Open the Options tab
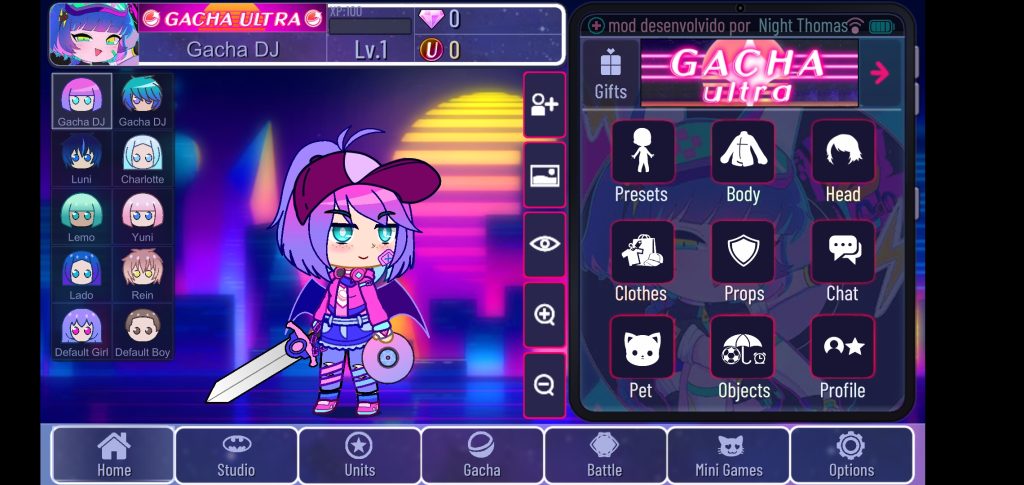This screenshot has width=1024, height=485. (x=851, y=455)
